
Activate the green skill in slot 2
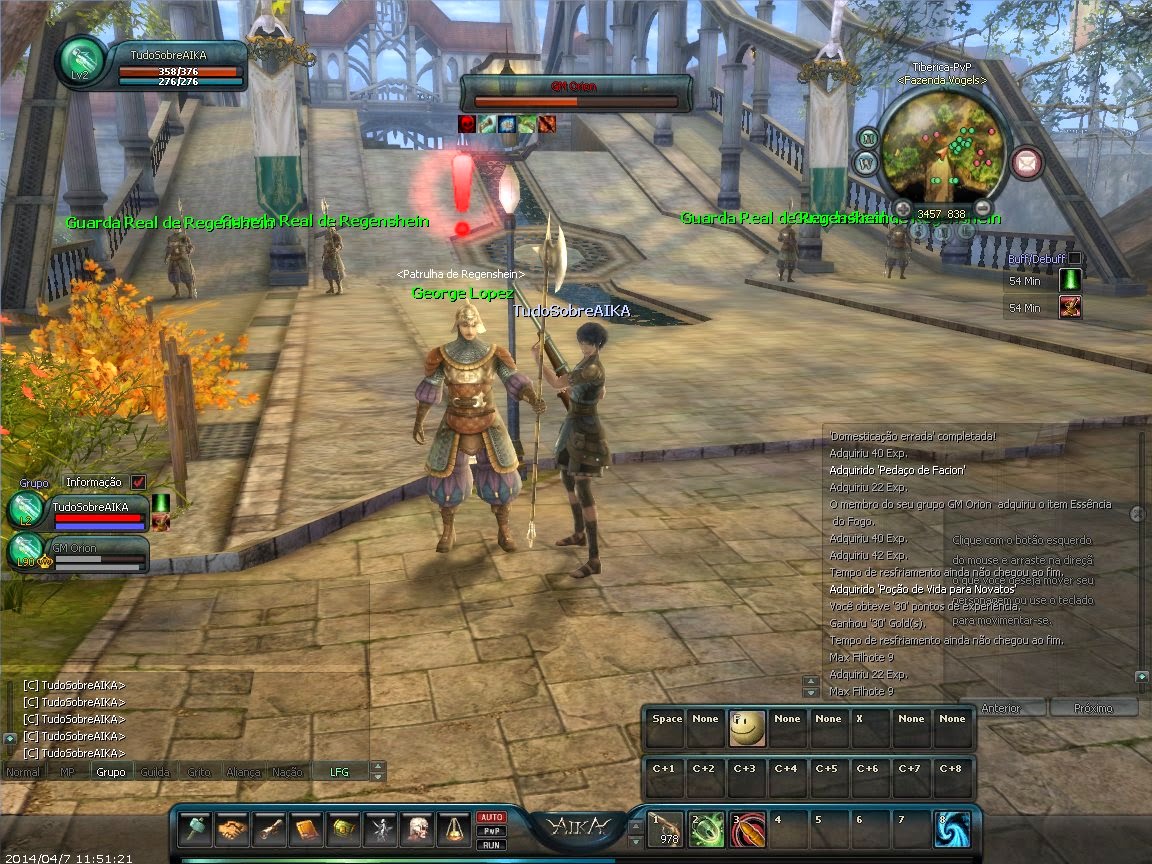tap(707, 829)
